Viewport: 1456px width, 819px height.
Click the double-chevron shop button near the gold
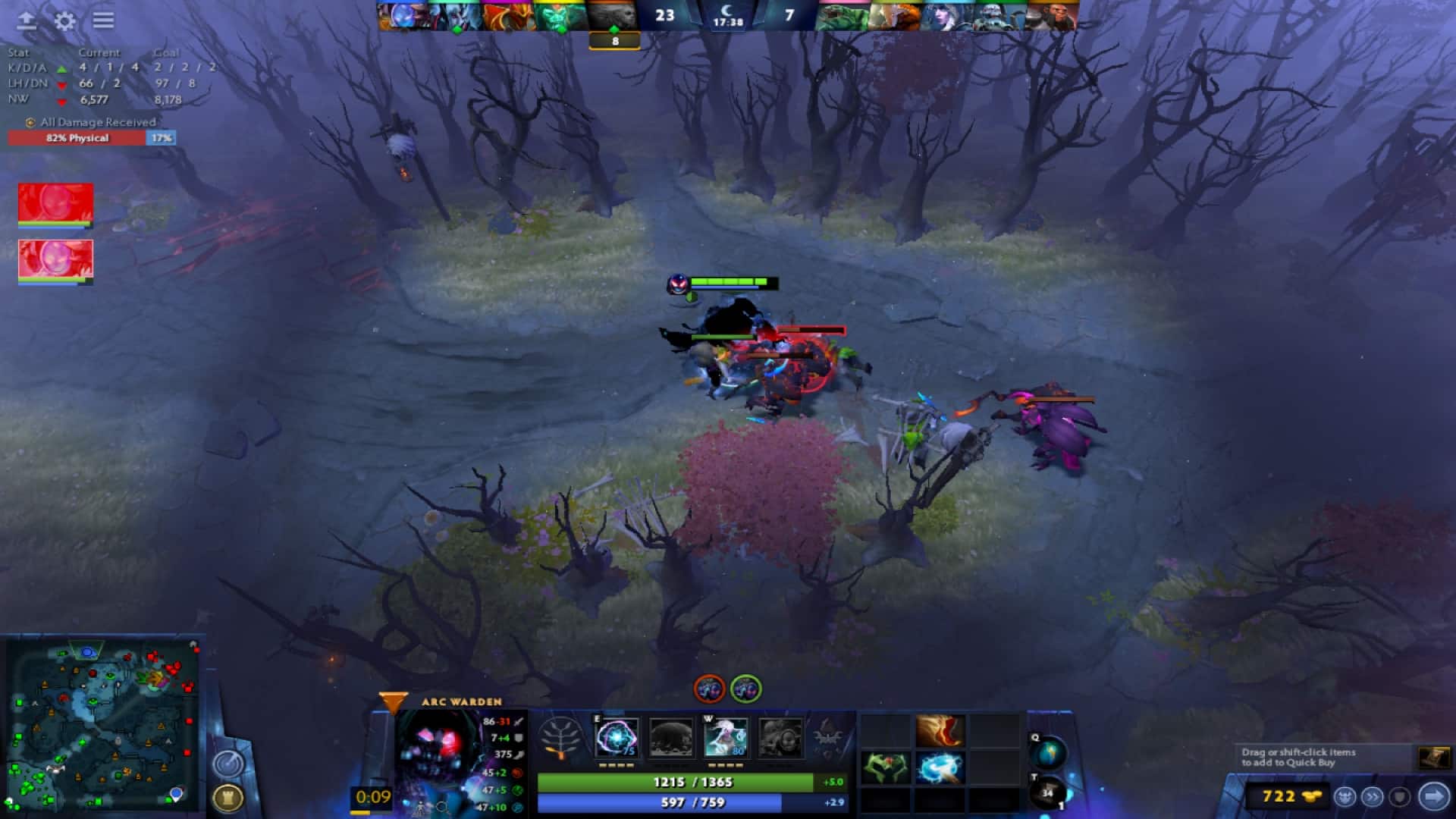[1372, 796]
